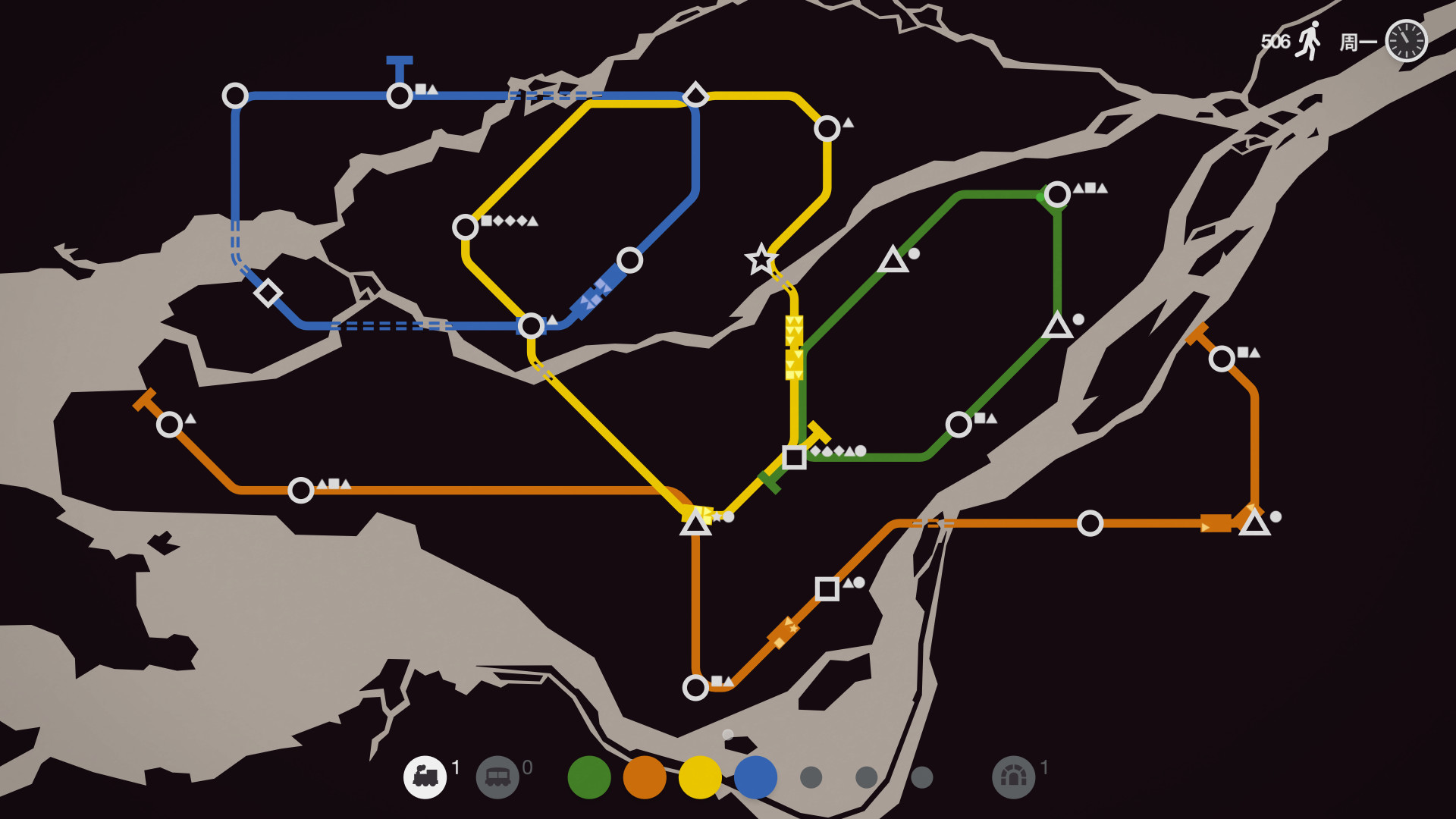Click the diamond station on the blue line
This screenshot has width=1456, height=819.
267,292
